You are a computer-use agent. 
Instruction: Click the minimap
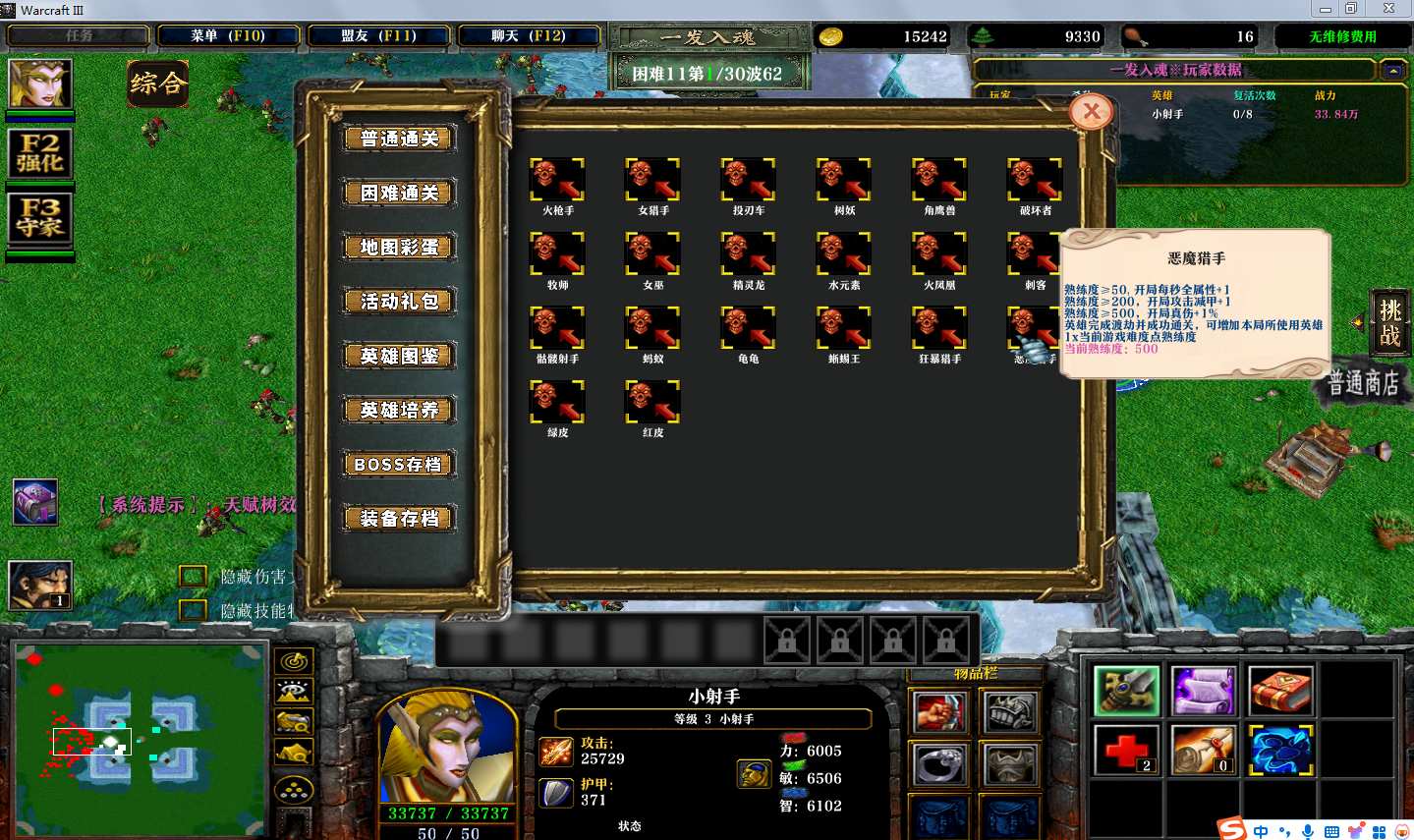coord(140,738)
